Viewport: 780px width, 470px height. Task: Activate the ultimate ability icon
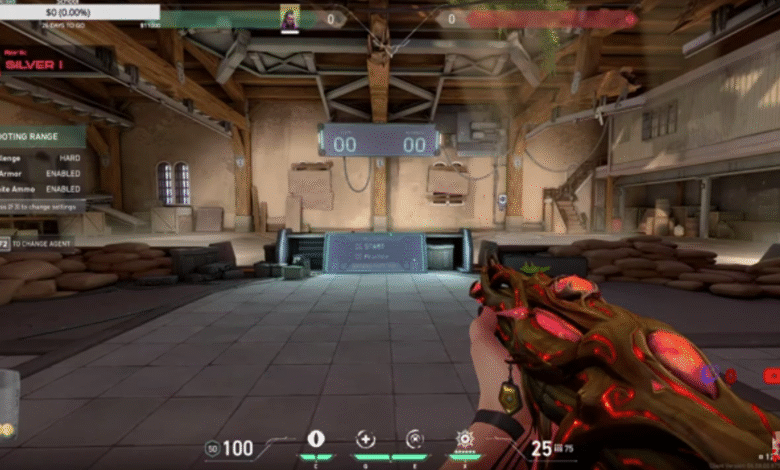pos(464,439)
